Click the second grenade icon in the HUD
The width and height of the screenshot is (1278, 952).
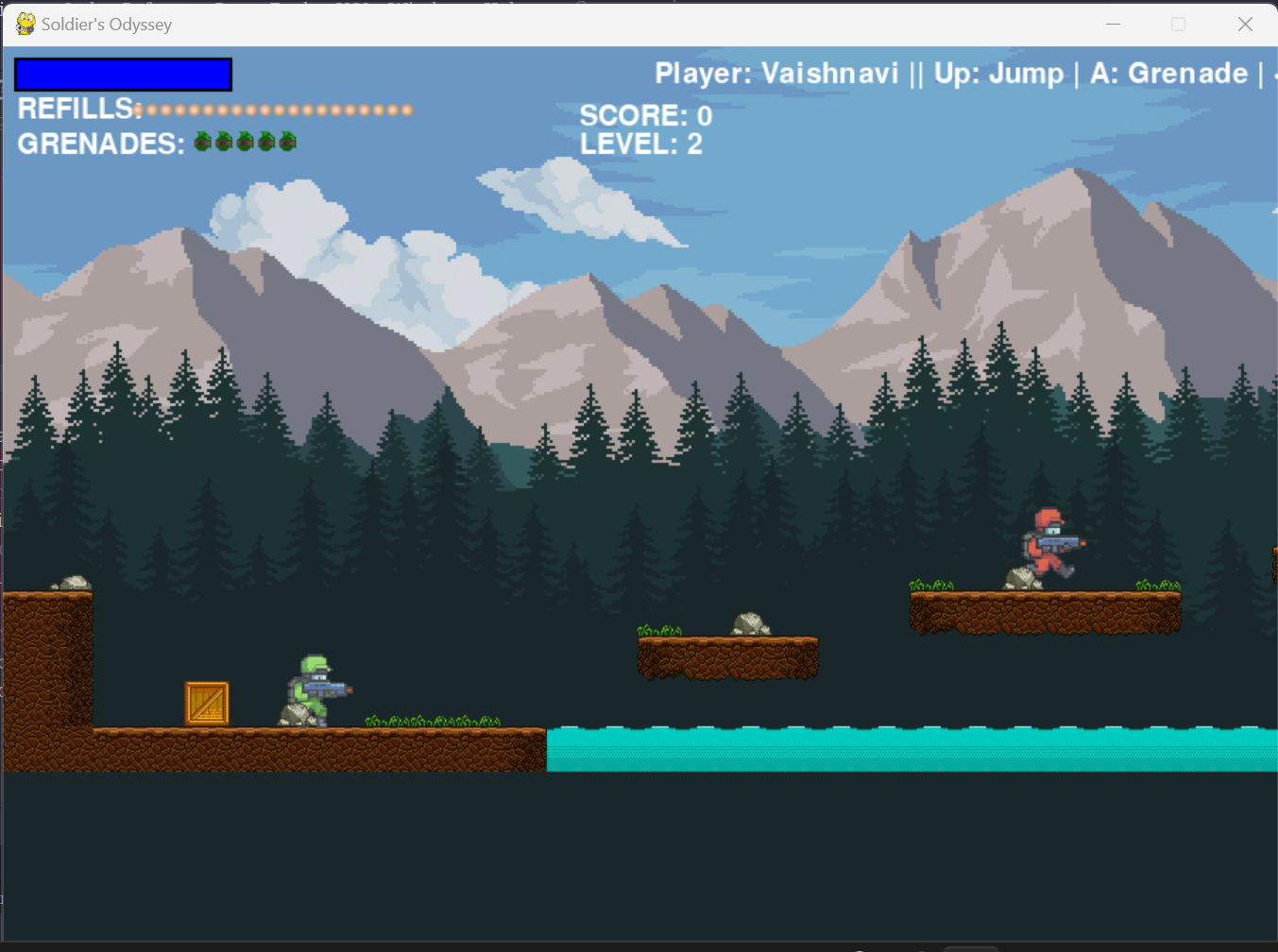(x=224, y=142)
